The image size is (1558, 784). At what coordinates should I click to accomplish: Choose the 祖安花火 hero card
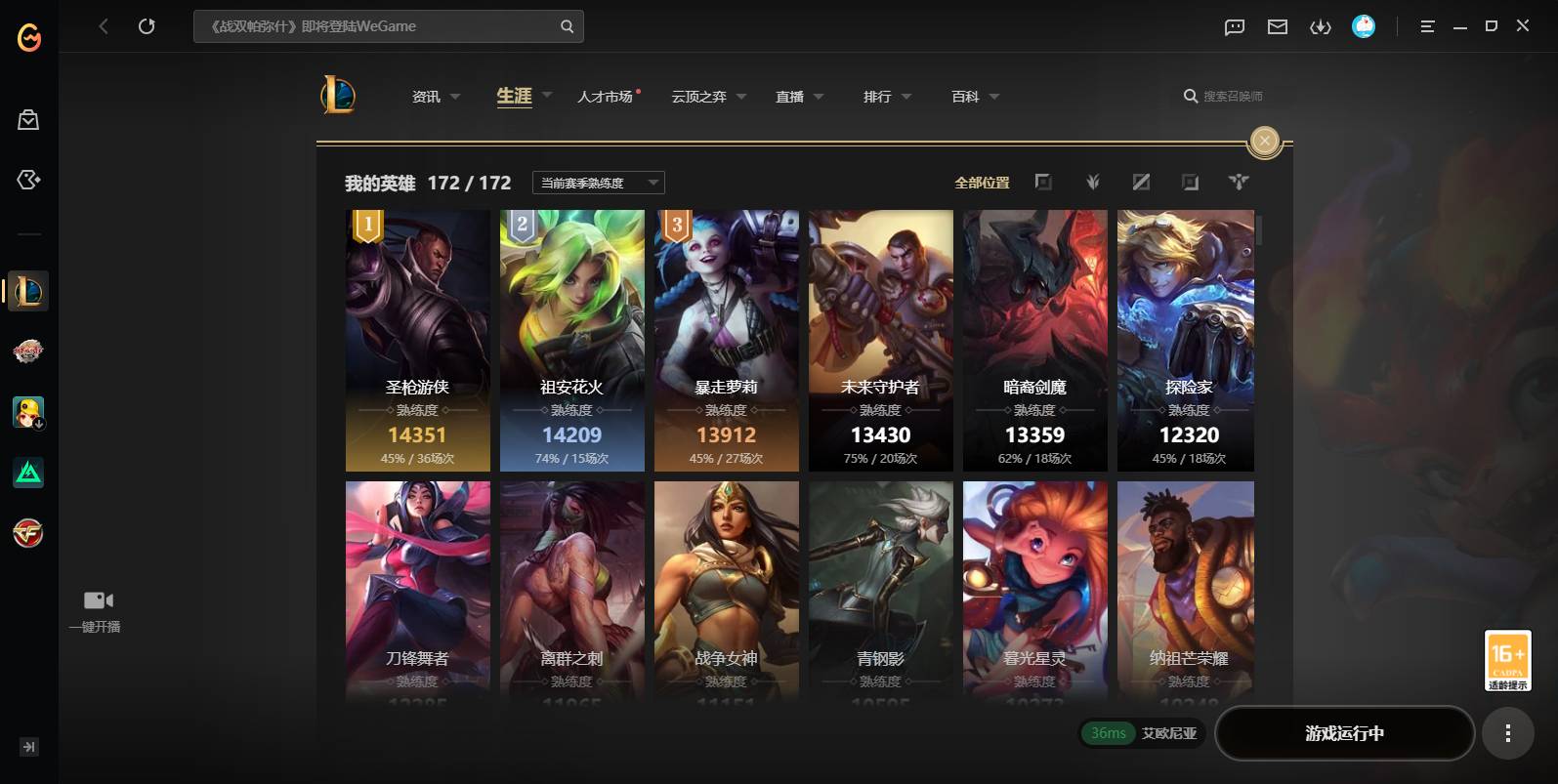(x=572, y=341)
